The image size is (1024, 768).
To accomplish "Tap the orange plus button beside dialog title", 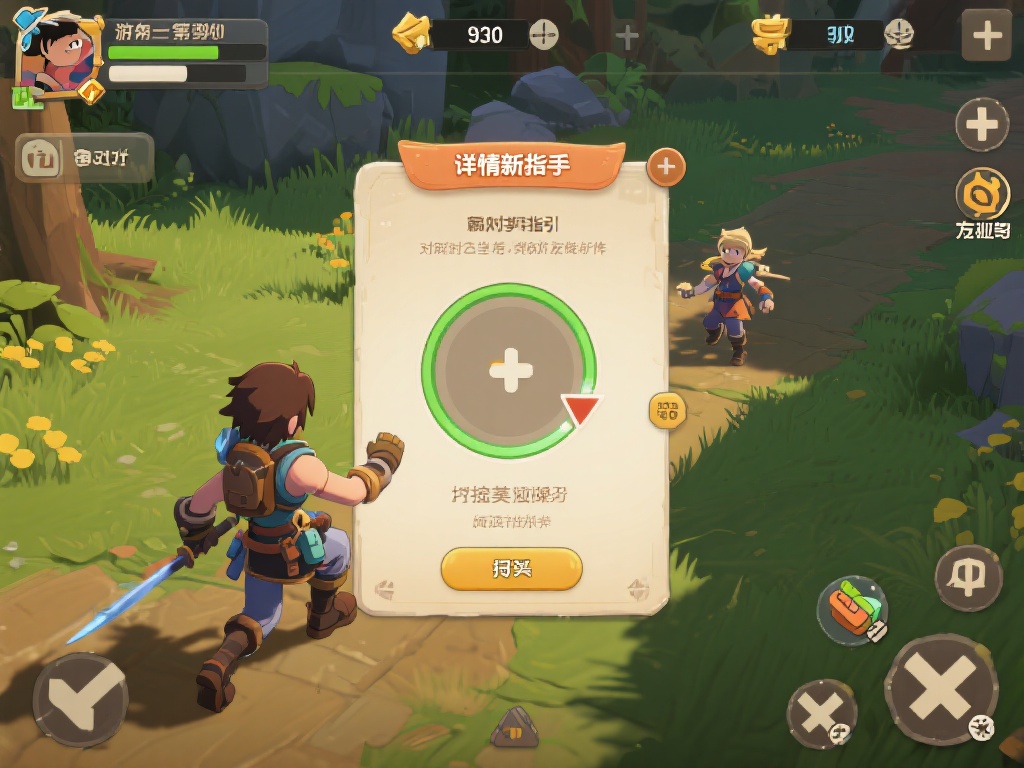I will (x=666, y=167).
